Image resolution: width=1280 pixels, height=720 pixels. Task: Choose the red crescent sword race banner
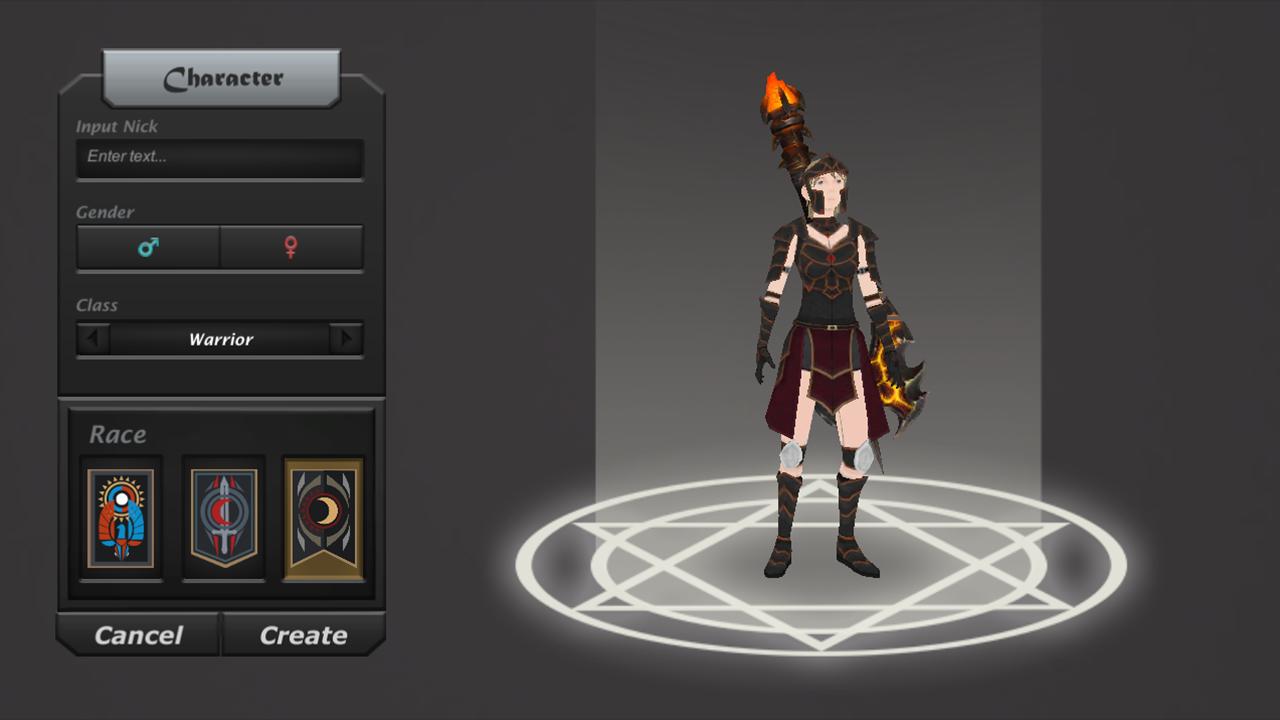tap(224, 518)
